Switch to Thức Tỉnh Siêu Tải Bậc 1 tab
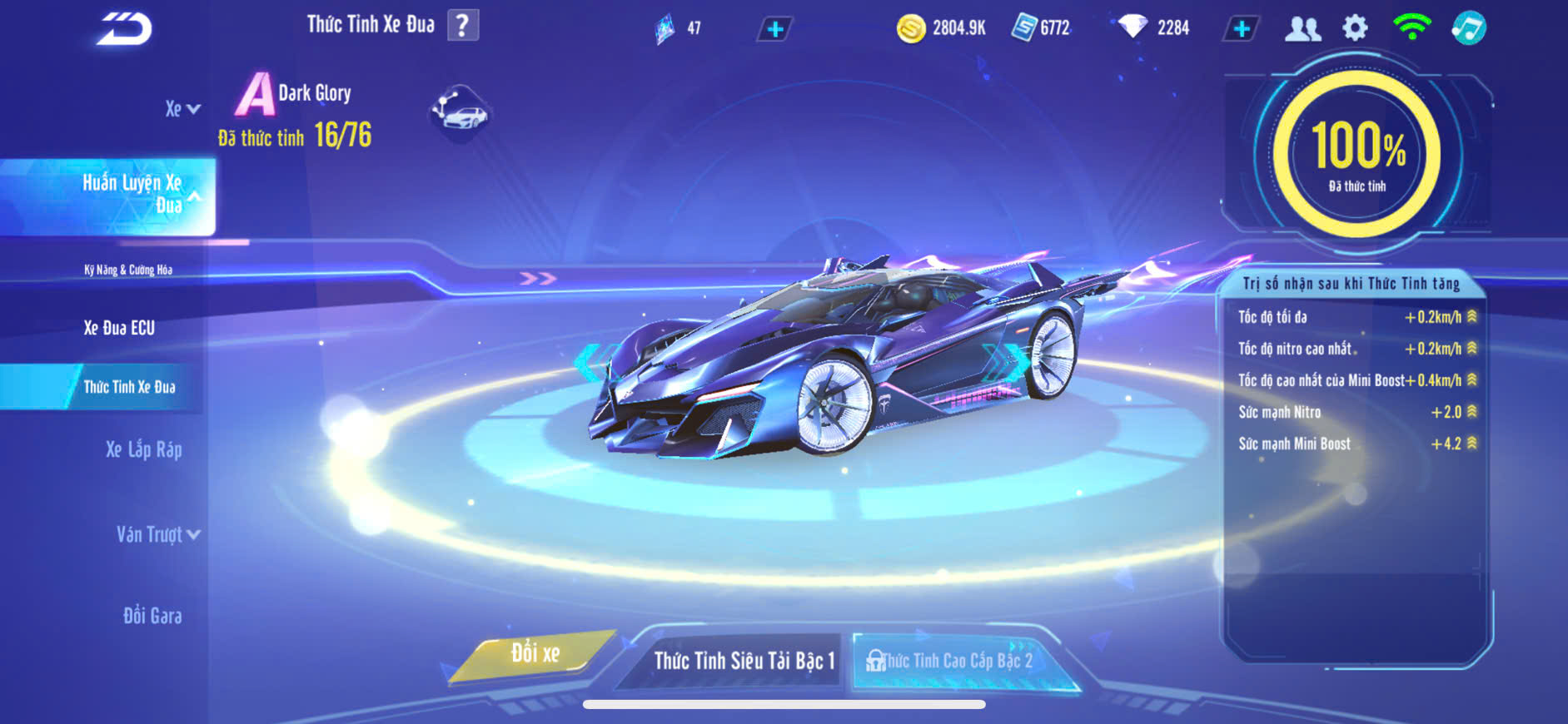The image size is (1568, 724). click(x=744, y=661)
